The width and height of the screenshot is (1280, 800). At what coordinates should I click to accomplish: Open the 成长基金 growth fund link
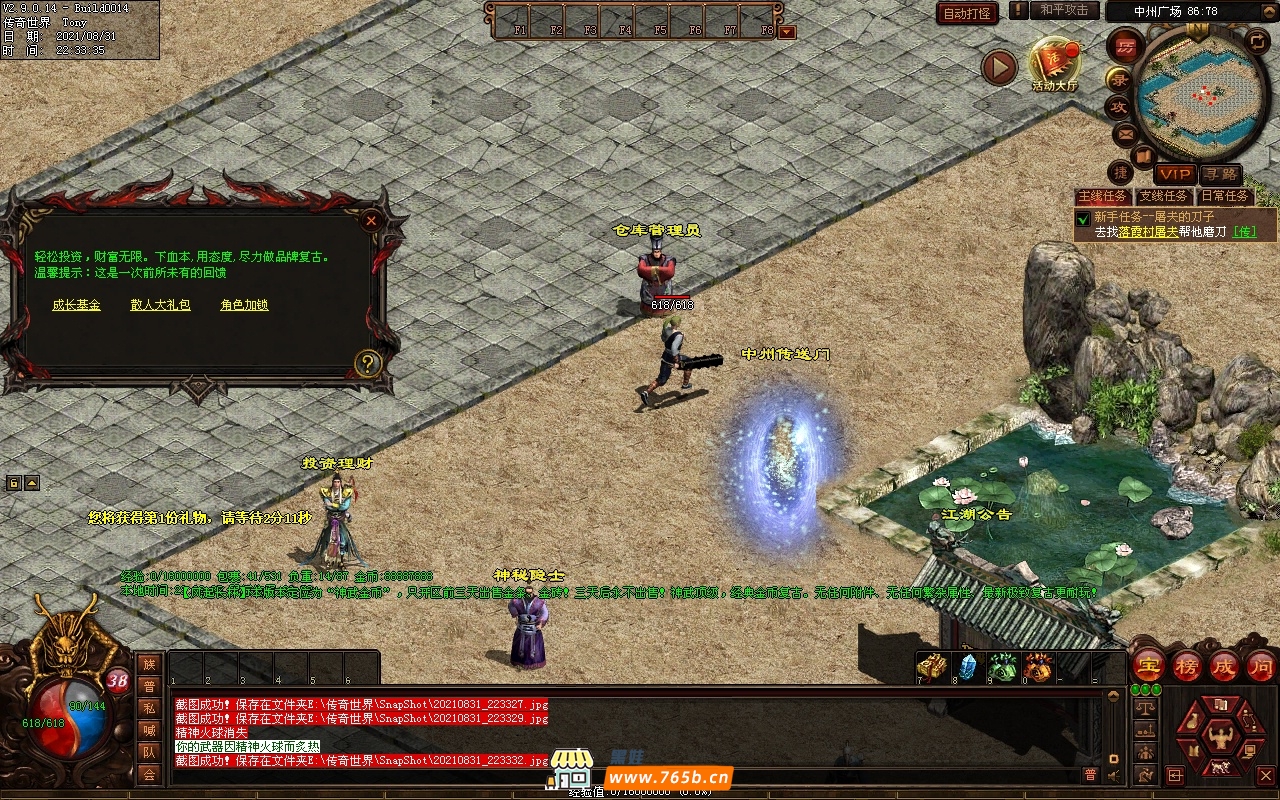click(x=76, y=305)
